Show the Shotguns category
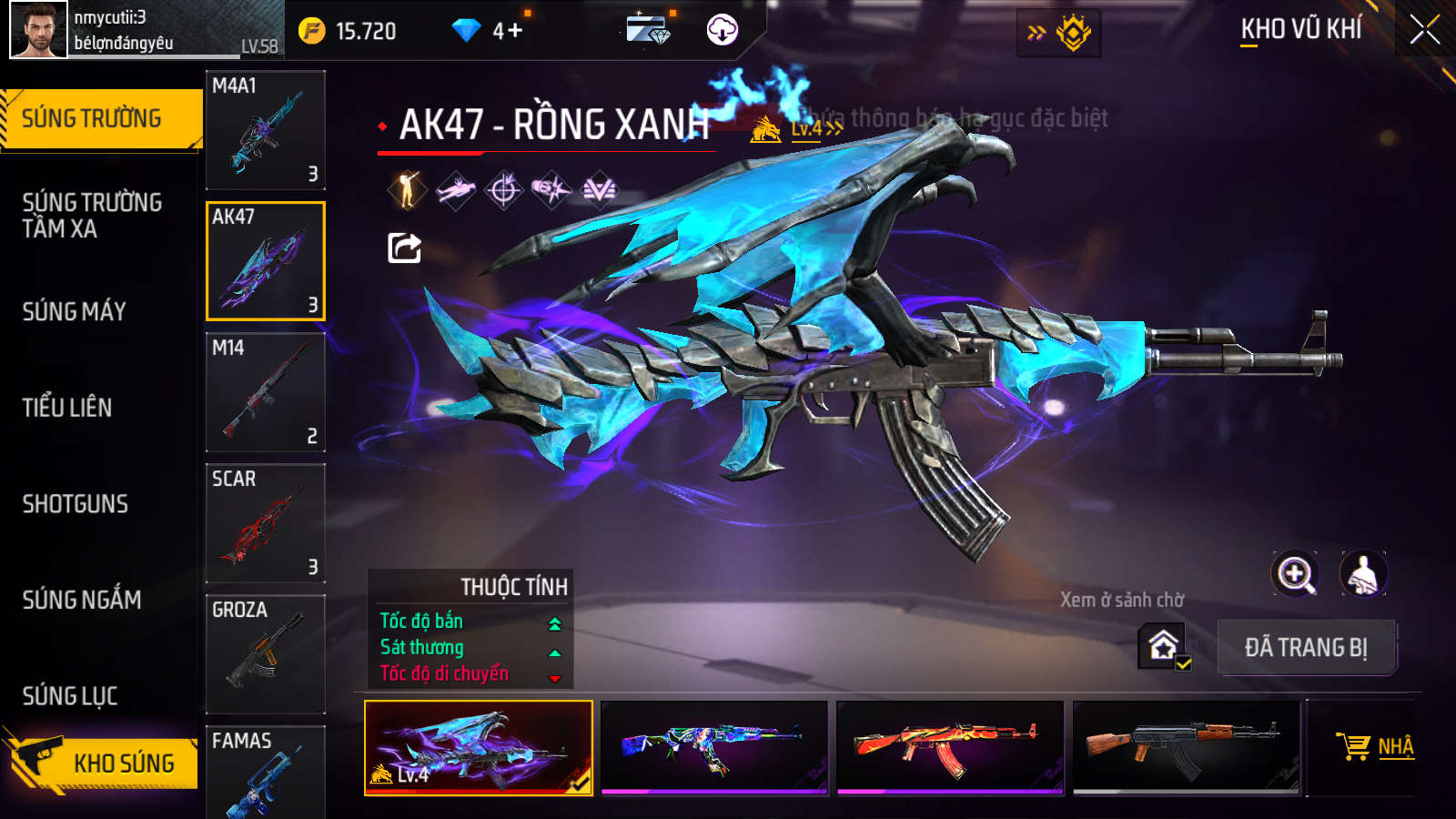The image size is (1456, 819). 76,504
